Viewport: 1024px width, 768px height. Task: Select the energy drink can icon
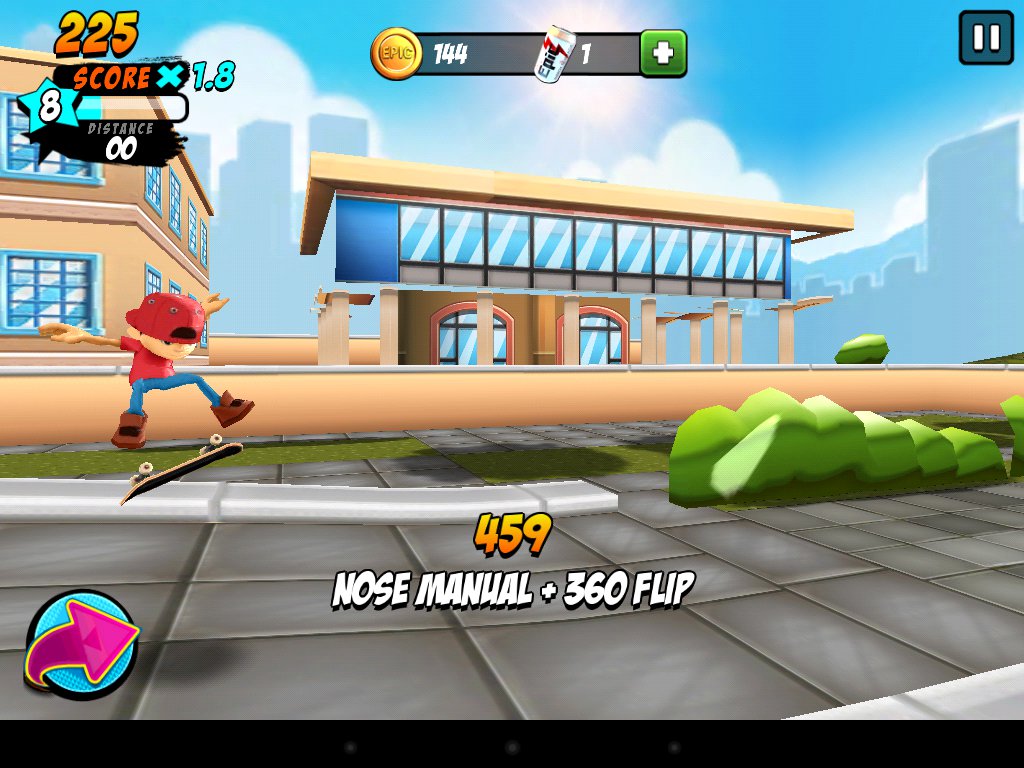pyautogui.click(x=554, y=54)
